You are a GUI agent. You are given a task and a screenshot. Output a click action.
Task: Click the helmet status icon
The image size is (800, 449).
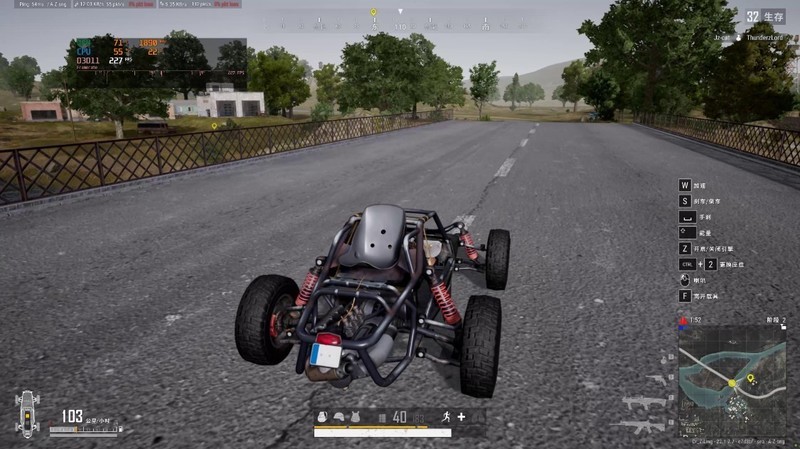point(340,417)
